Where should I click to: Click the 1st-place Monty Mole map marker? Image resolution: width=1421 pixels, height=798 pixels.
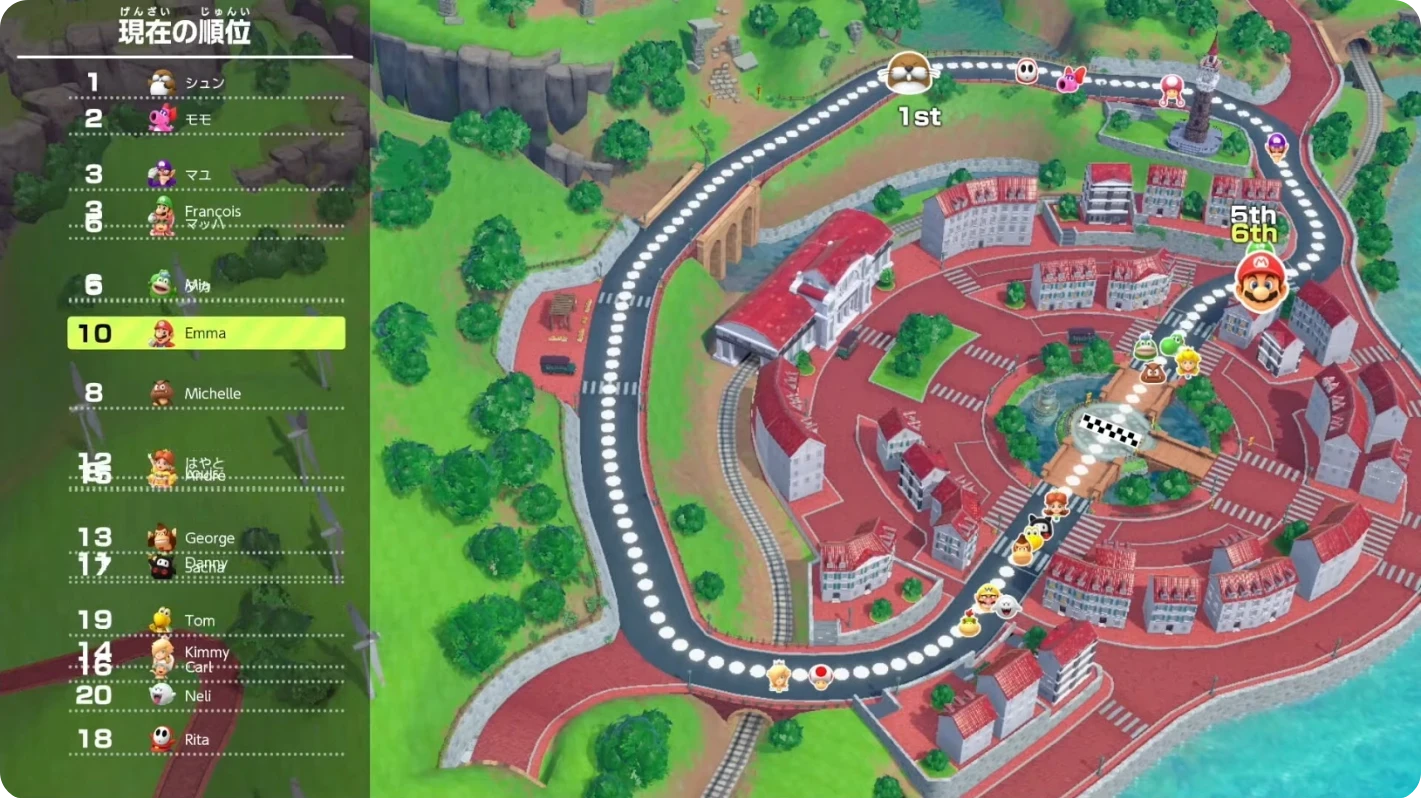[909, 73]
